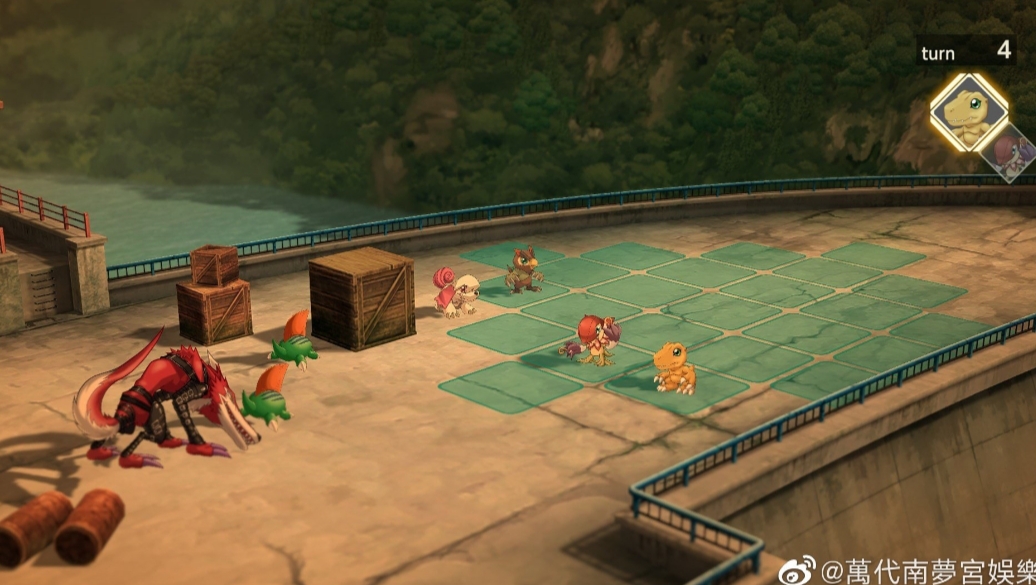Select the brown owl unit on the grid
The height and width of the screenshot is (585, 1036).
tap(523, 270)
